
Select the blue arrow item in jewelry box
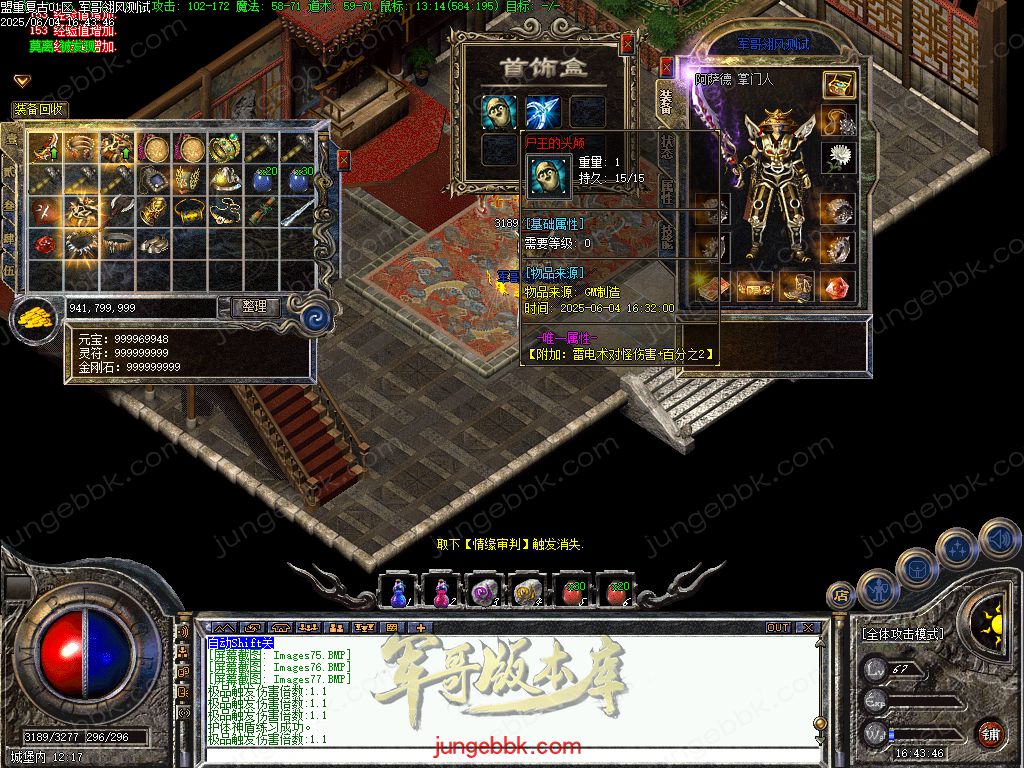click(543, 111)
